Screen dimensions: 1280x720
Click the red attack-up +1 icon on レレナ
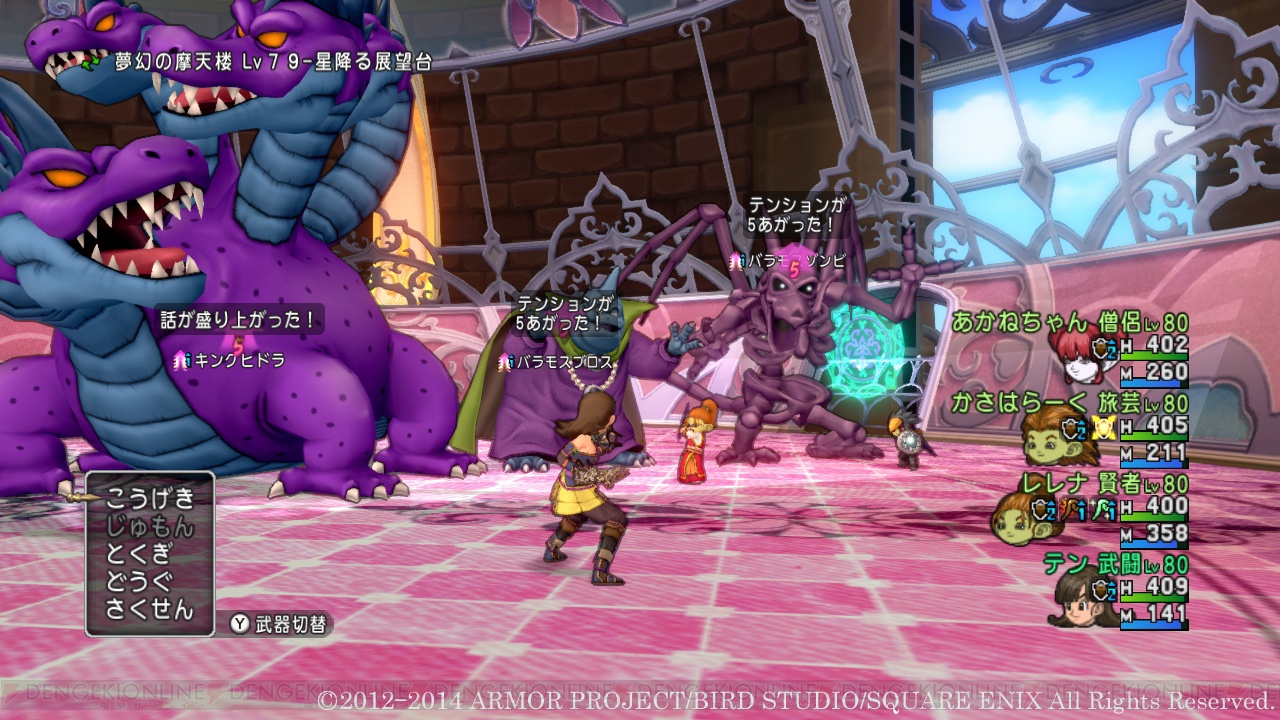point(1071,509)
